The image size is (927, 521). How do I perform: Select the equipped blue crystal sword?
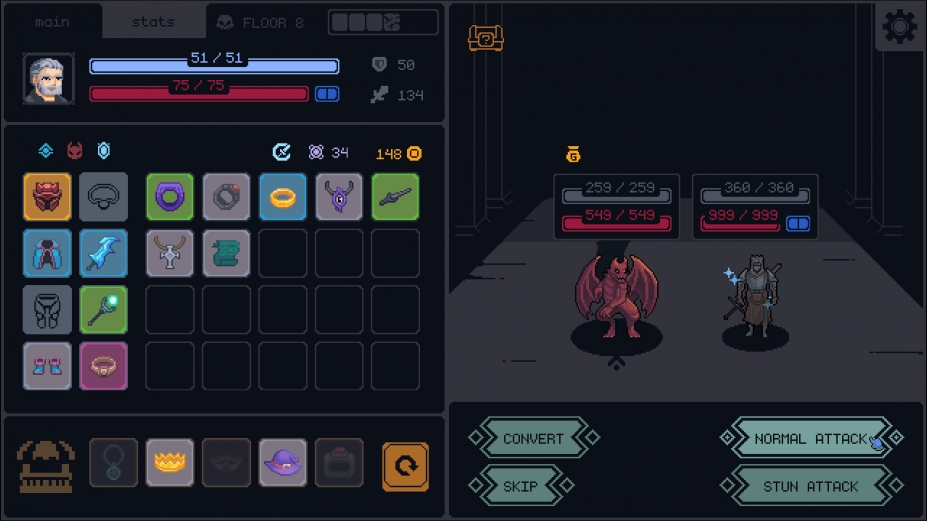[104, 253]
